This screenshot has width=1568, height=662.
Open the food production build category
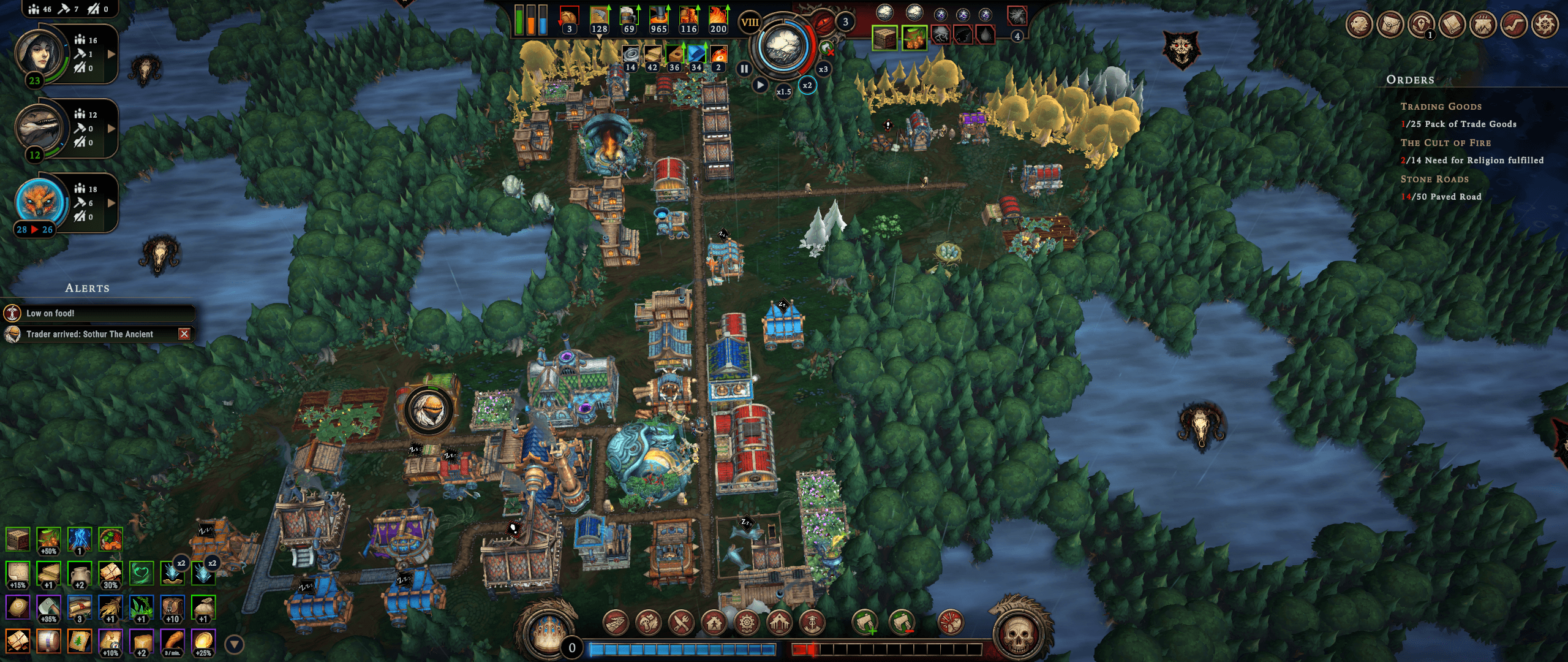[x=649, y=623]
